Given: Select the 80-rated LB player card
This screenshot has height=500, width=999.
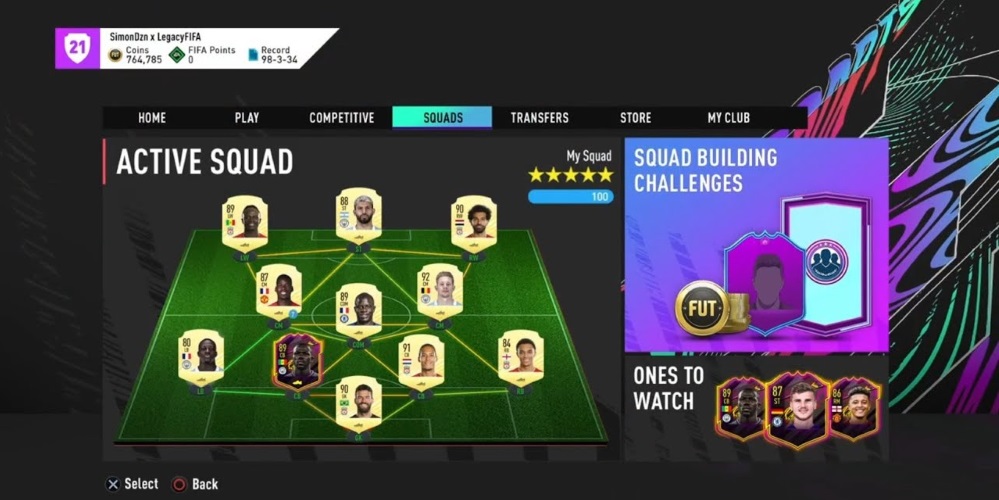Looking at the screenshot, I should pos(201,358).
